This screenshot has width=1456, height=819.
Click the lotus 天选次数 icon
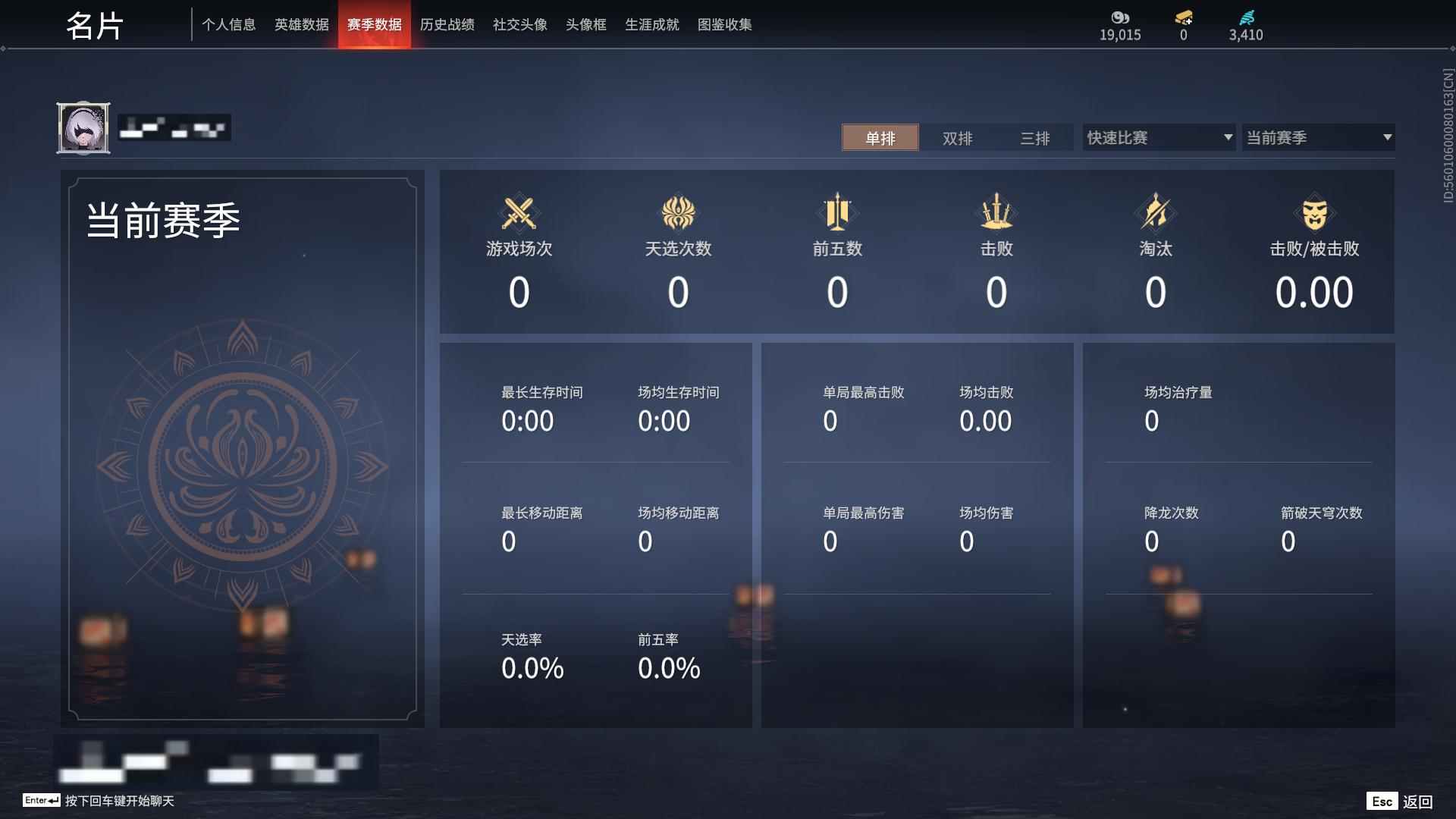pos(678,213)
